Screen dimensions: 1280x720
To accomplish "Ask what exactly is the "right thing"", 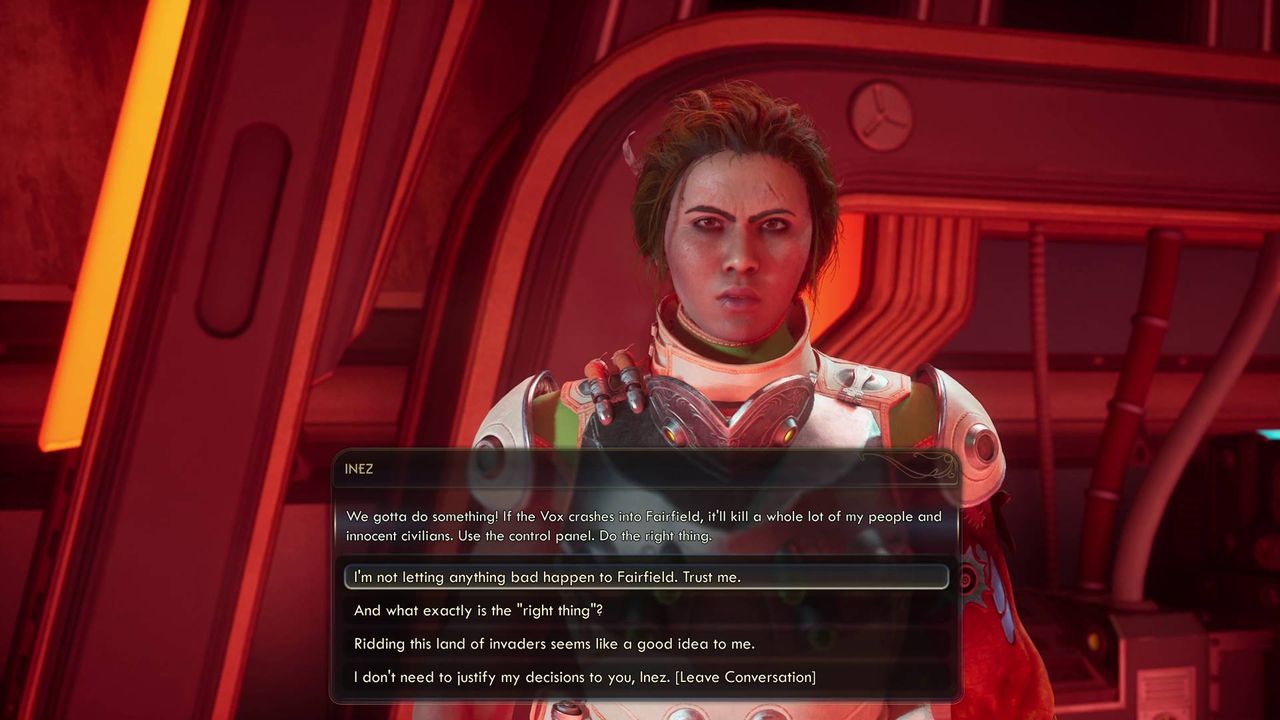I will pos(478,610).
